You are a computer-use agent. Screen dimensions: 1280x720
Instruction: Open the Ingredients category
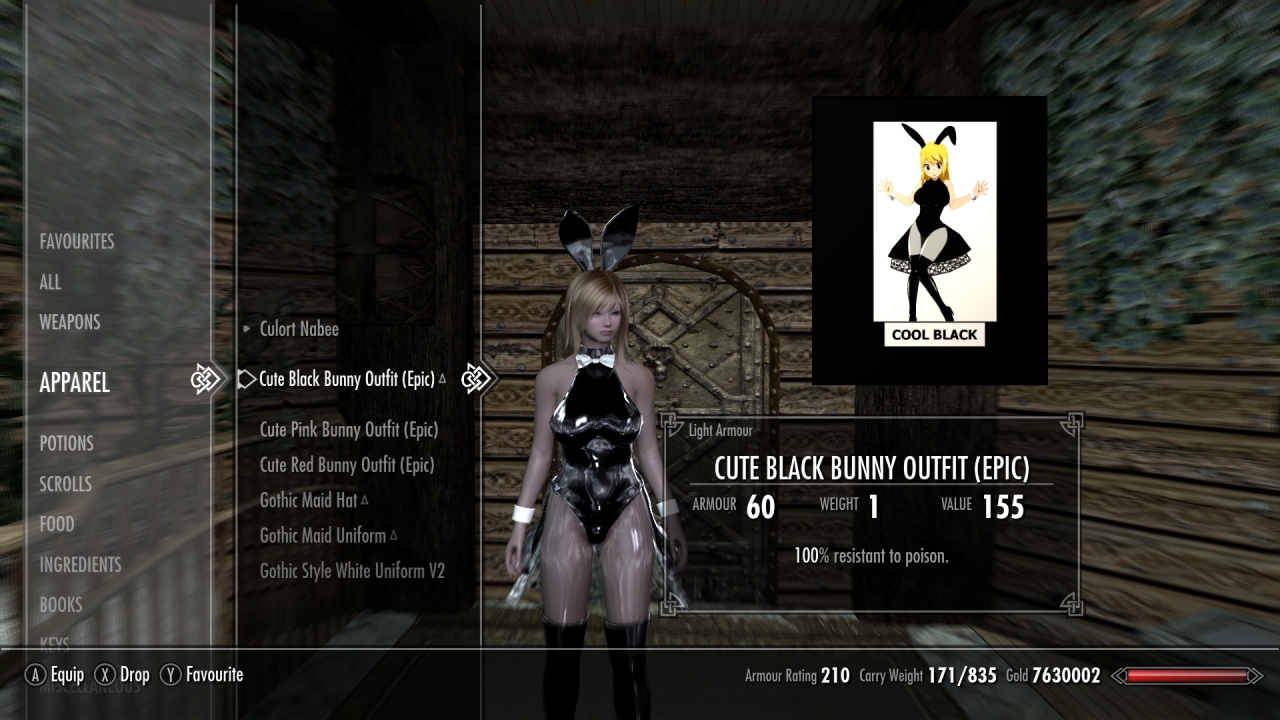(80, 565)
